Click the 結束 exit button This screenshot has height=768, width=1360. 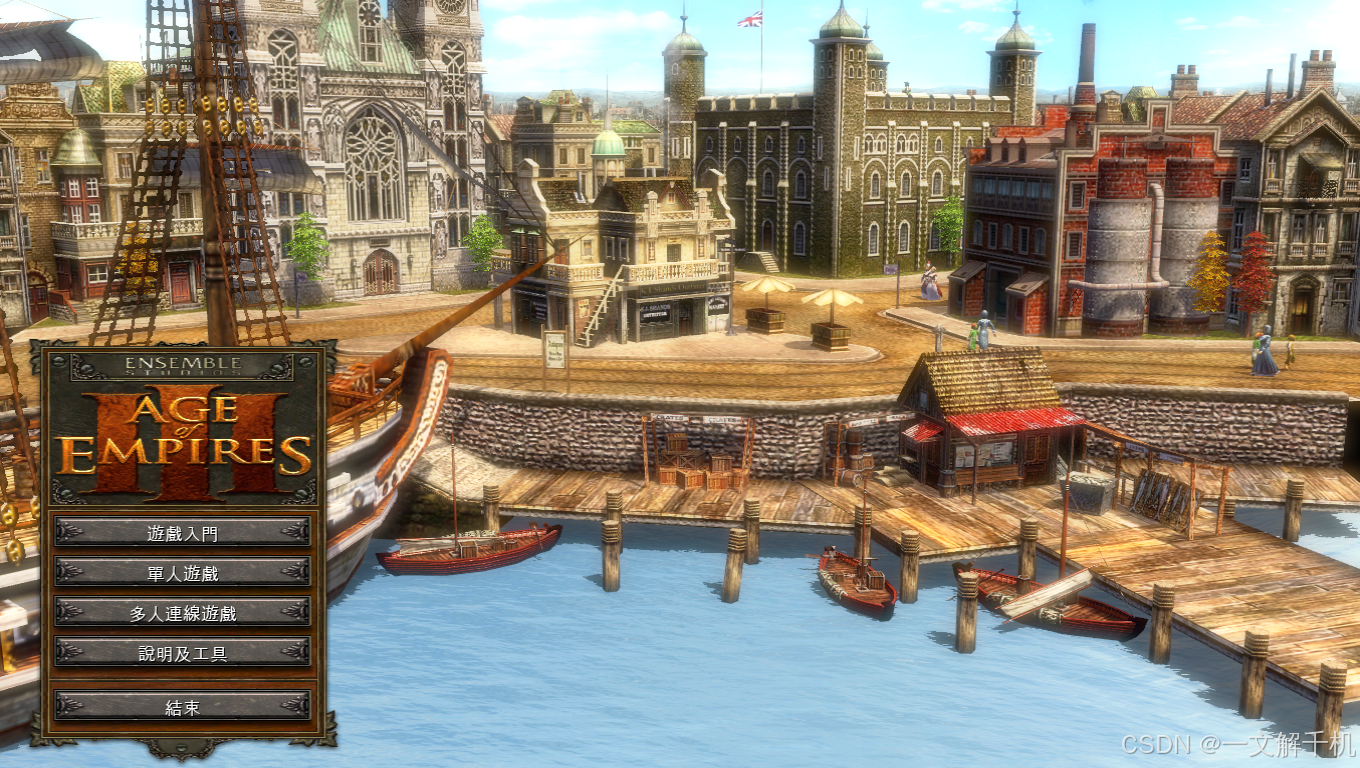point(182,706)
